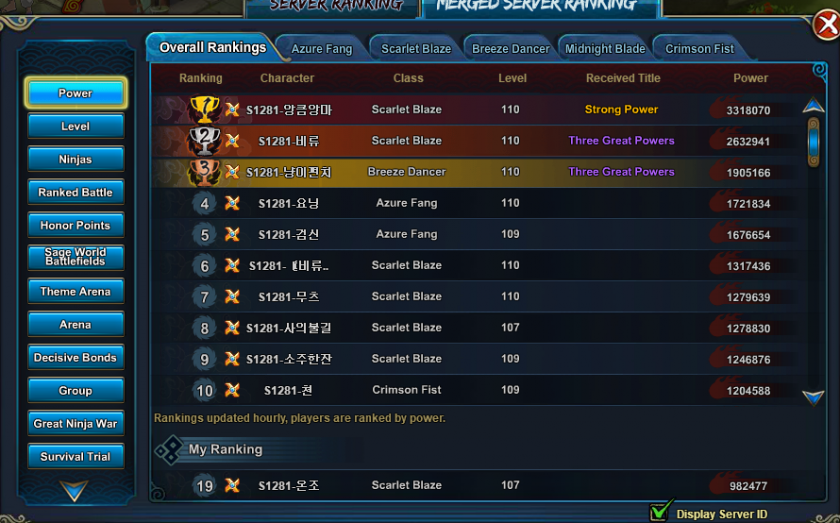The width and height of the screenshot is (840, 523).
Task: Choose the Ranked Battle category
Action: [75, 192]
